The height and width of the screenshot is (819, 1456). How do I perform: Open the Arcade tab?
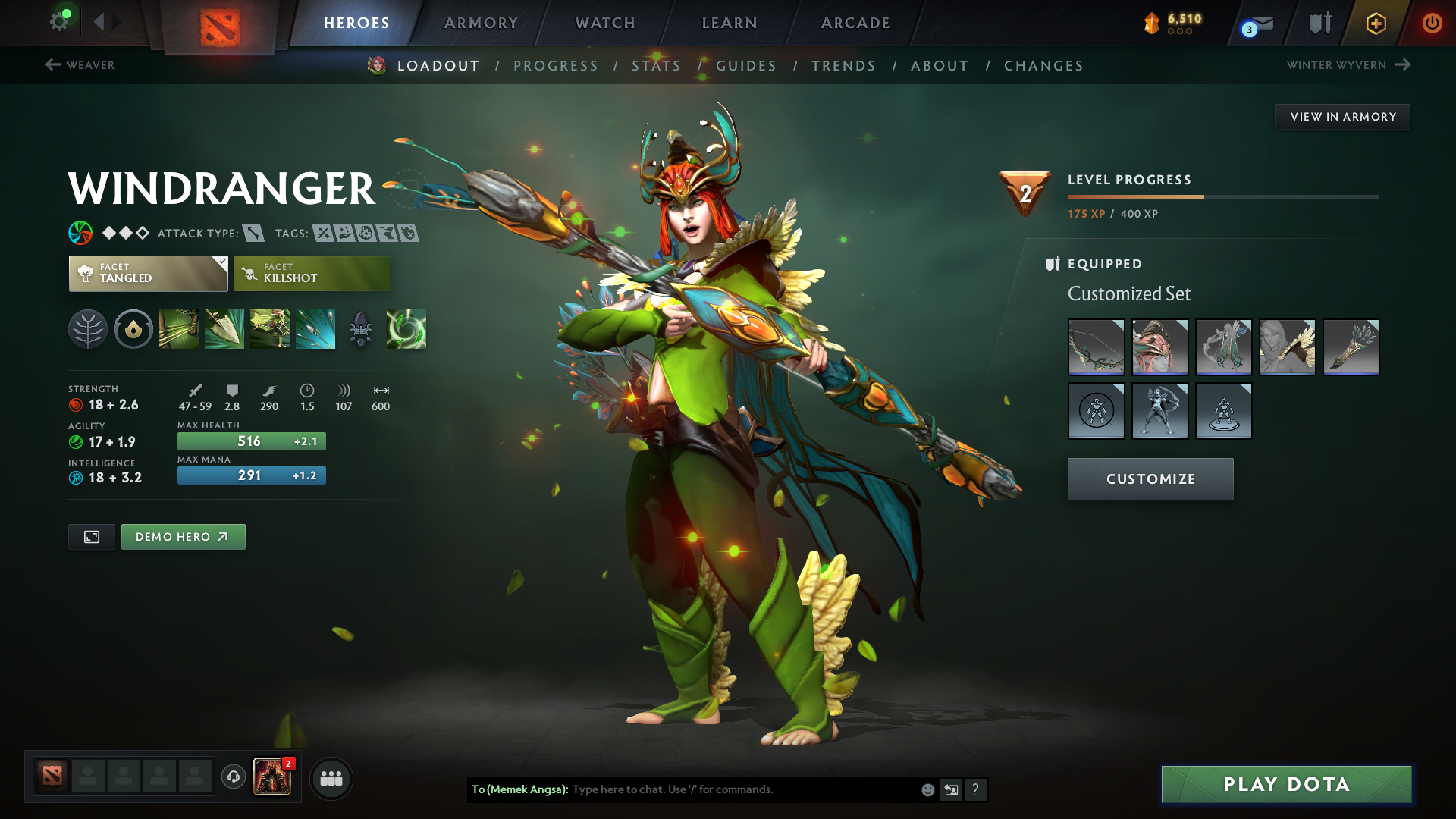(855, 23)
